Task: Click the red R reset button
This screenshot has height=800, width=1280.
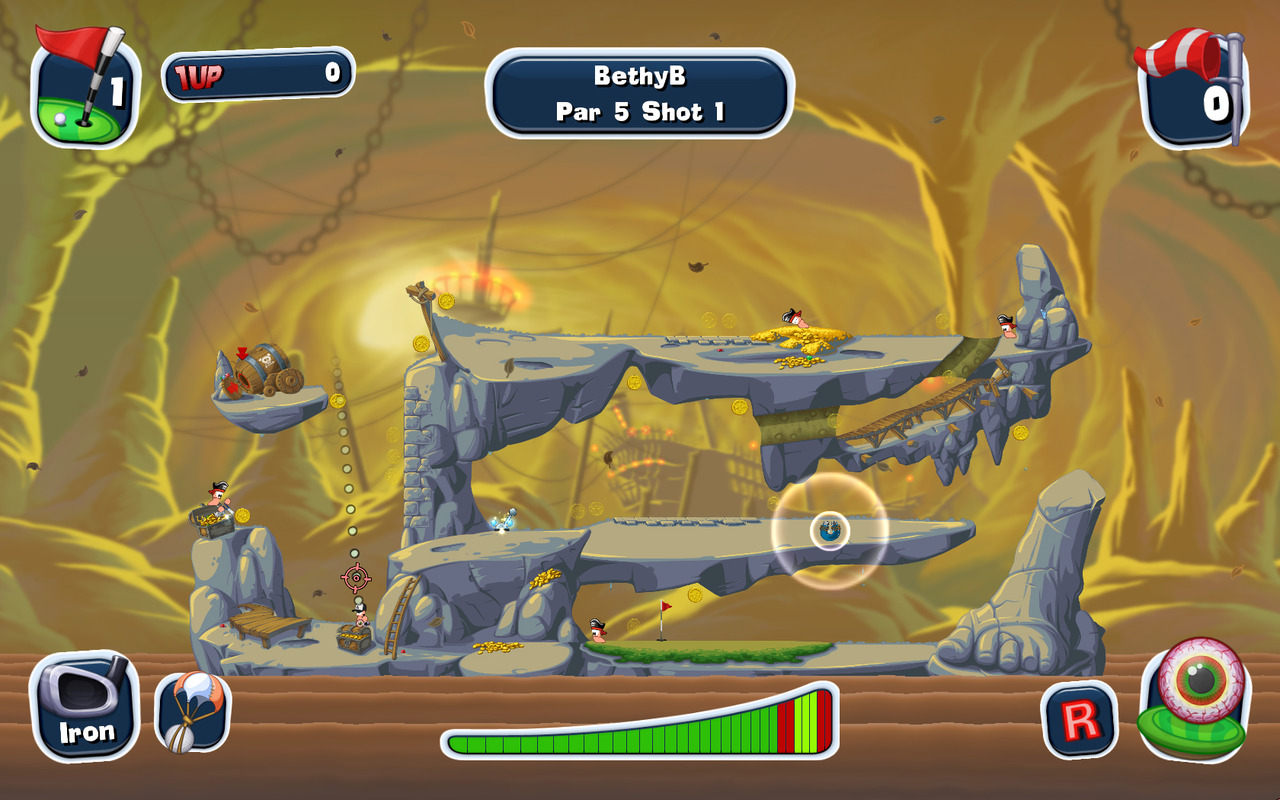Action: [x=1079, y=719]
